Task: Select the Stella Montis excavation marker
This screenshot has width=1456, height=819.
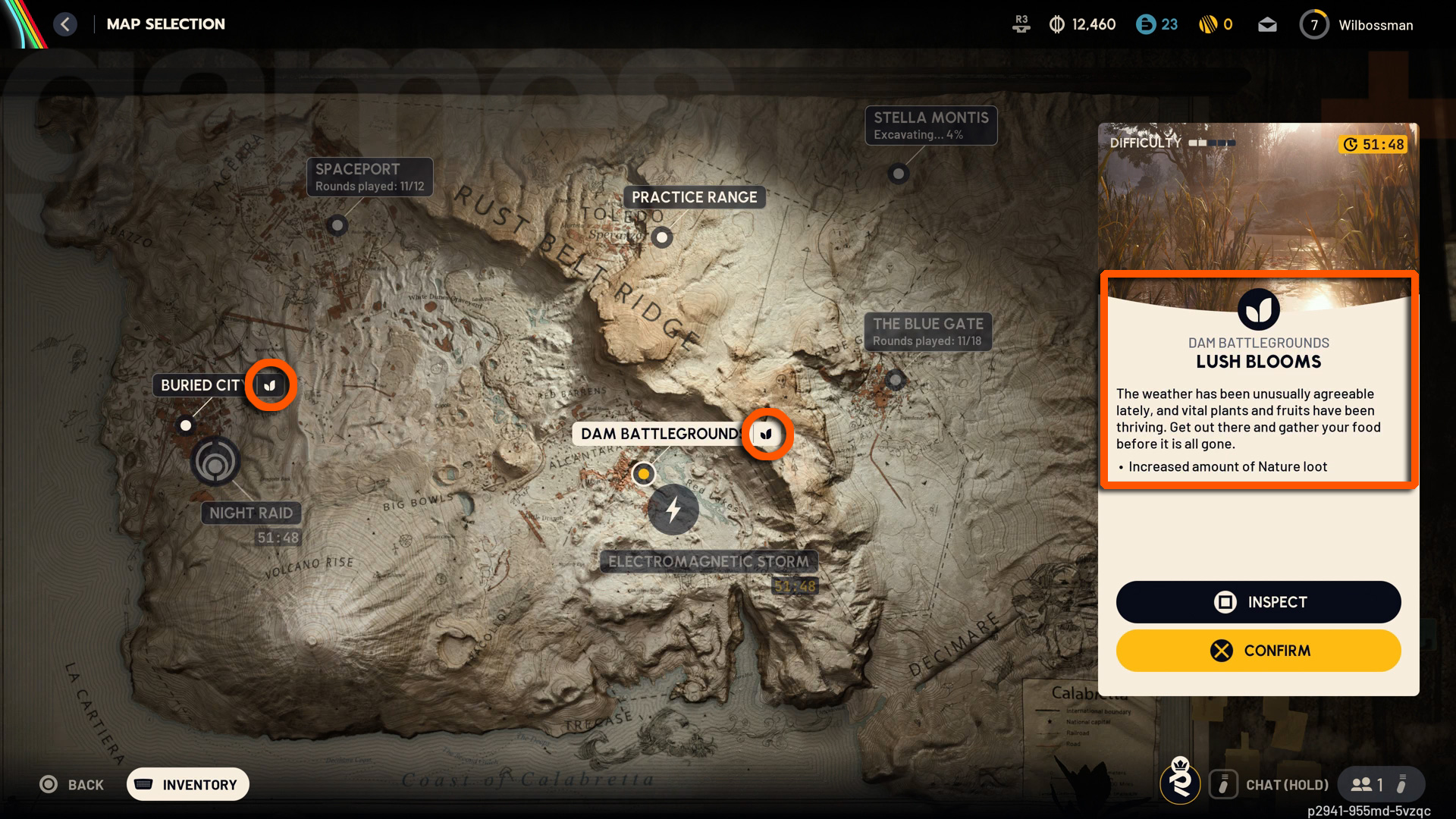Action: click(899, 174)
